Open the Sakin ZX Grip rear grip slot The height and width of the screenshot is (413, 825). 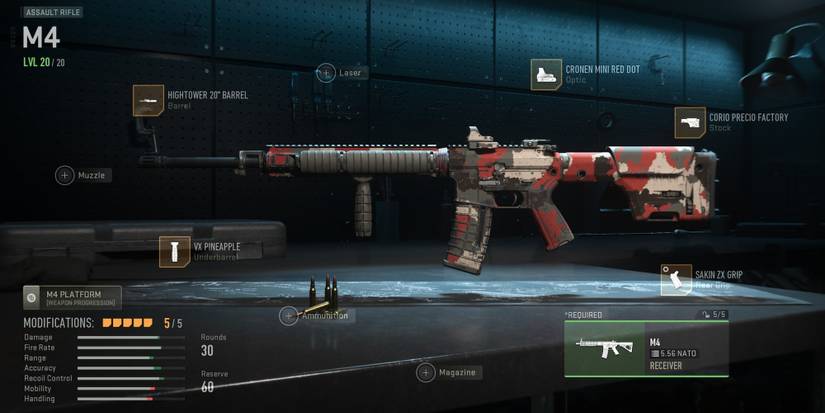point(676,280)
